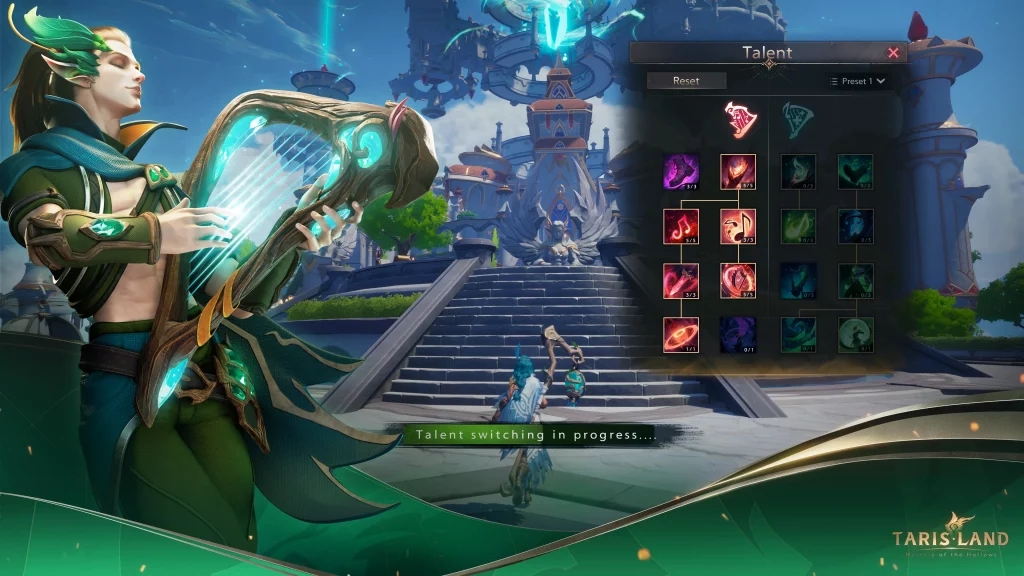Select the purple boot talent

click(681, 172)
